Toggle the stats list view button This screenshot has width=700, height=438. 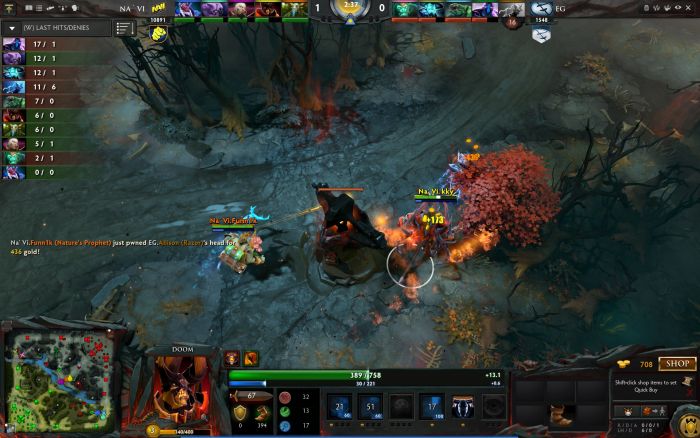[x=125, y=28]
